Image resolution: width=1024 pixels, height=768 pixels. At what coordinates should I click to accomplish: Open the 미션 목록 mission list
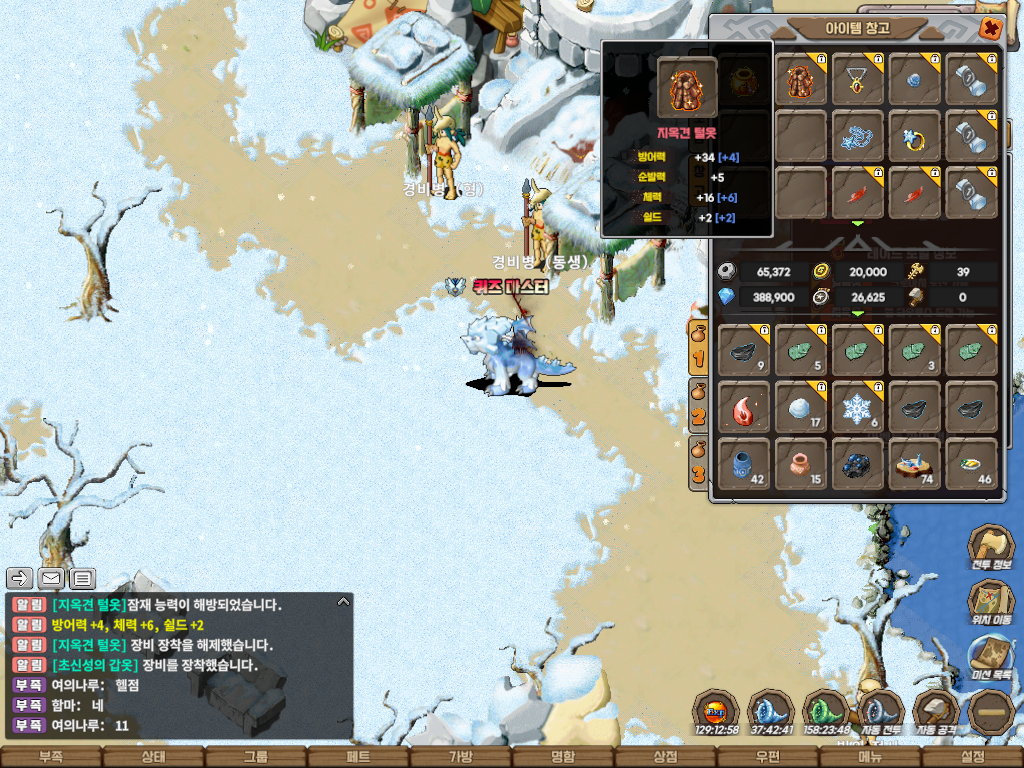click(x=990, y=657)
